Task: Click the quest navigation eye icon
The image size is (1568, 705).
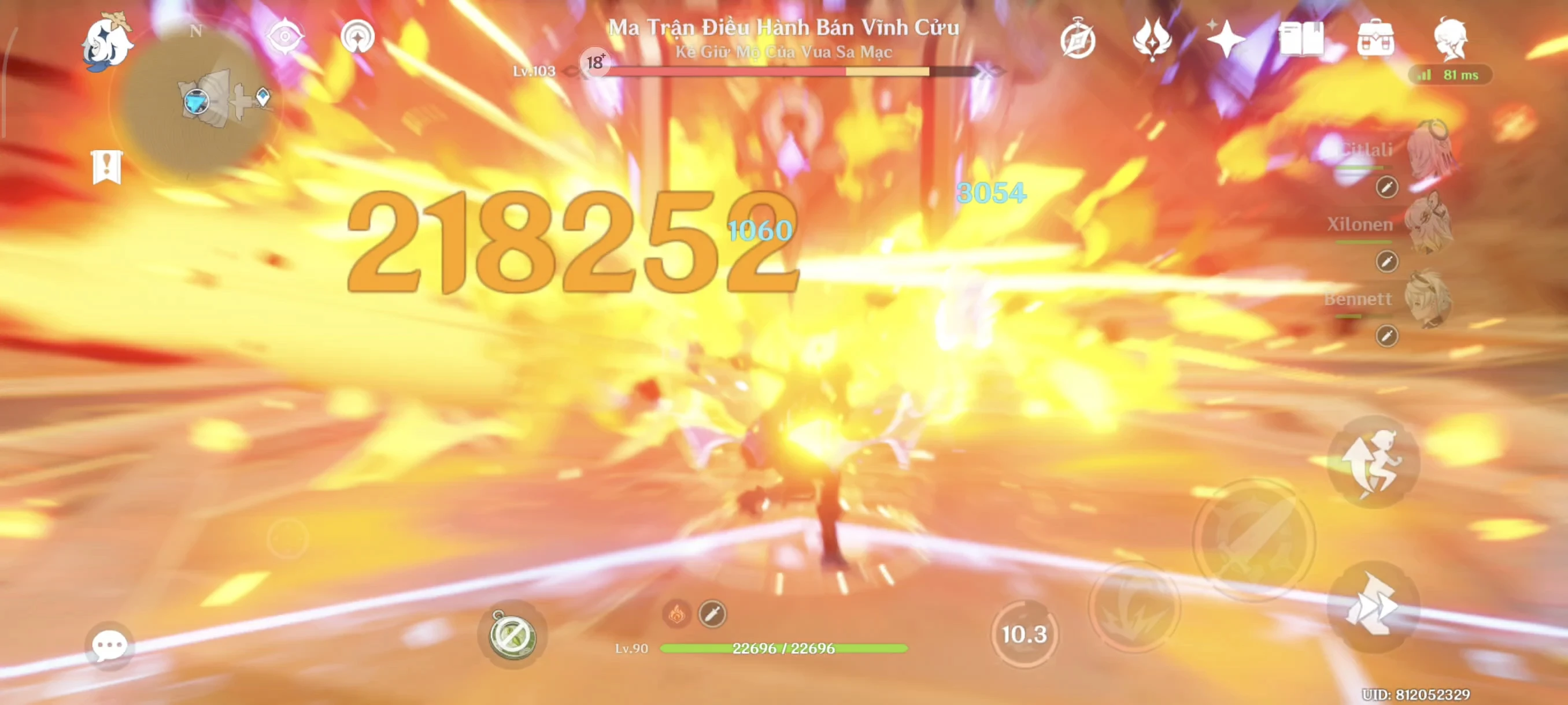Action: coord(286,36)
